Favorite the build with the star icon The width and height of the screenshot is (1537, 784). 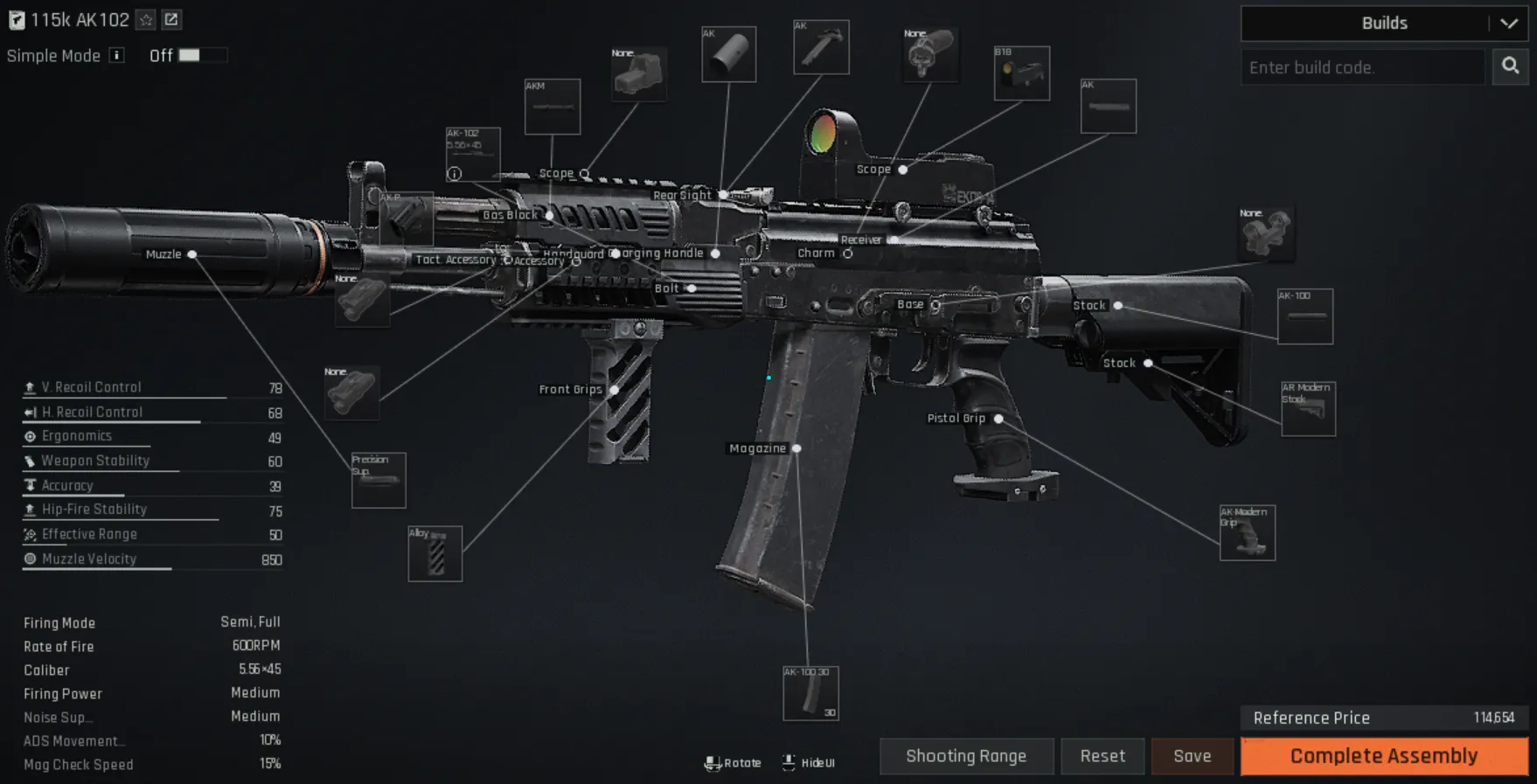click(145, 19)
